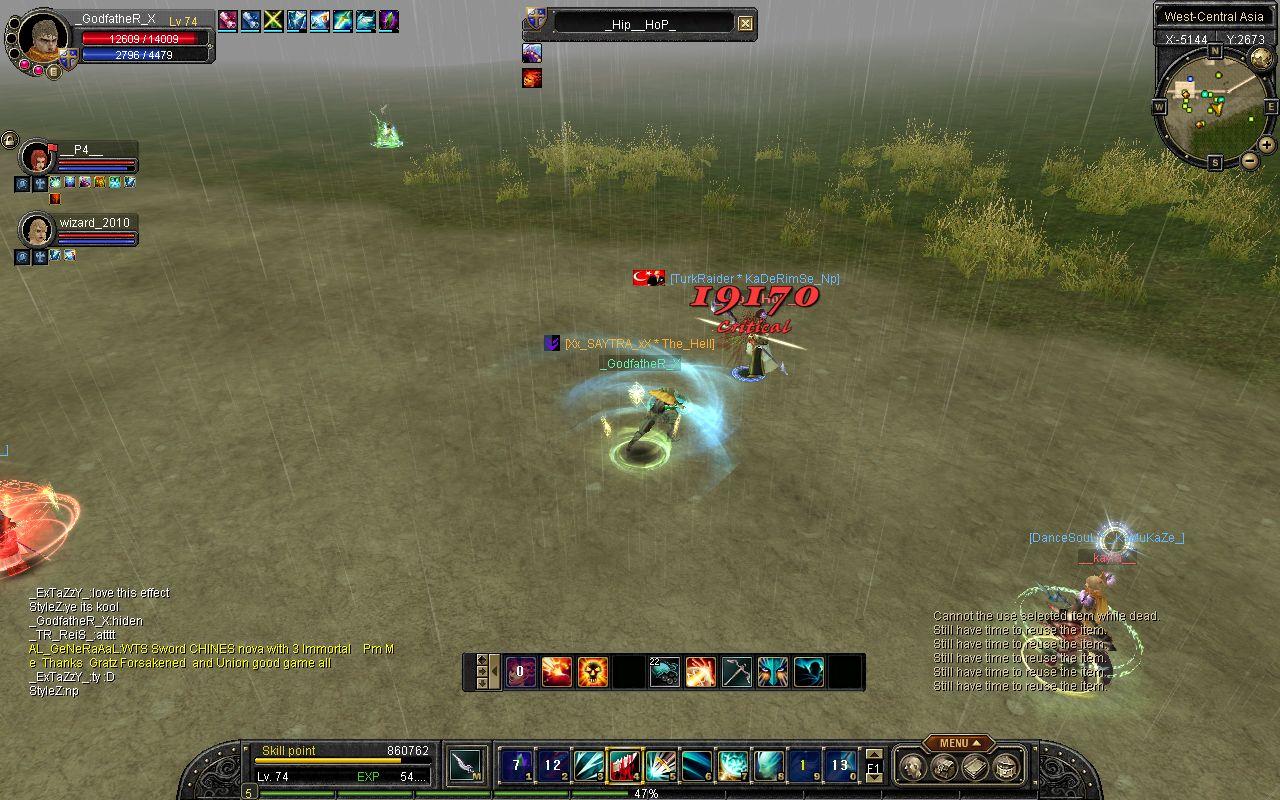
Task: Trigger the red highlighted skill in slot 4
Action: tap(625, 766)
